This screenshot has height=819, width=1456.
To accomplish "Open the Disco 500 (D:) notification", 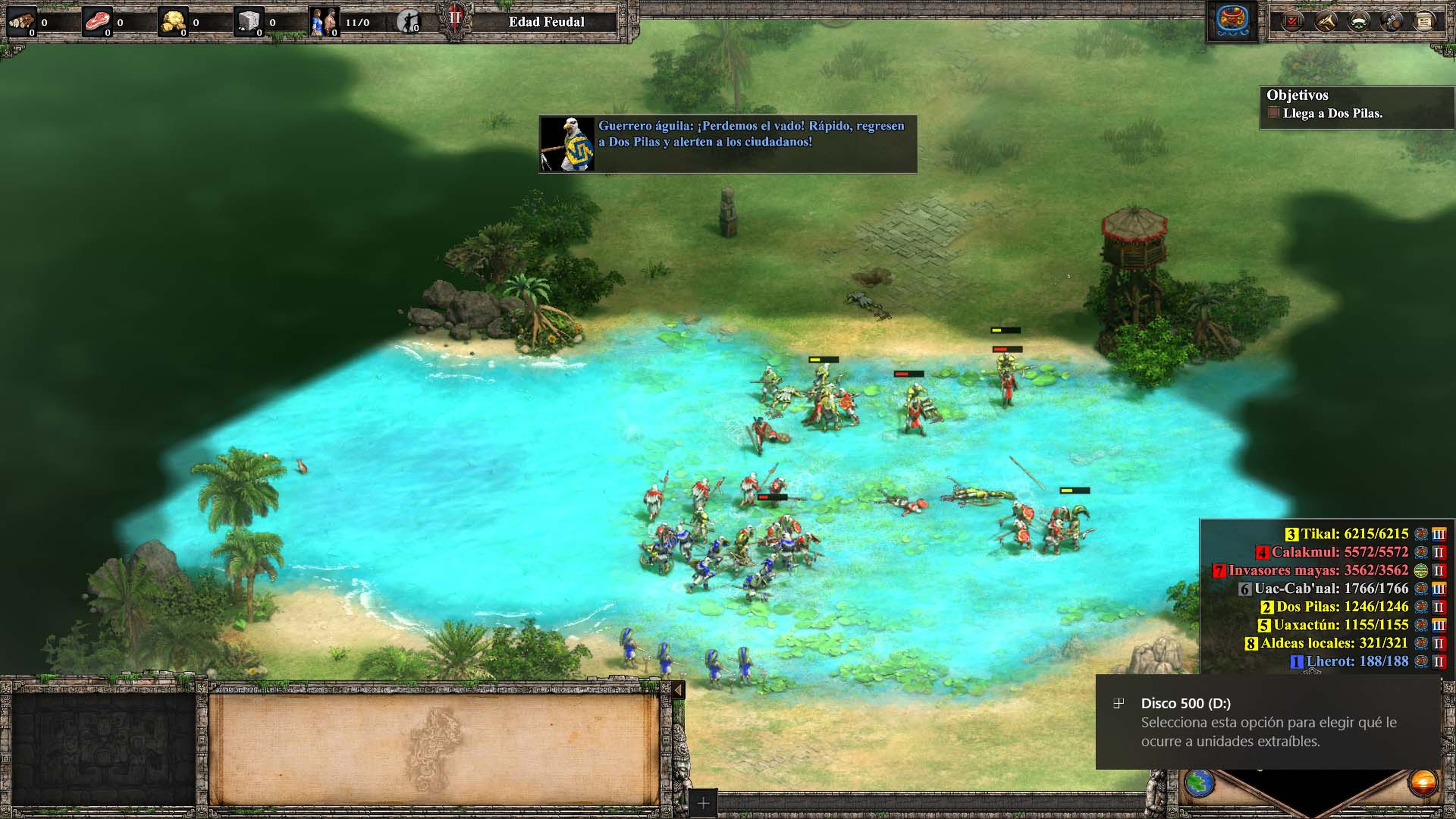I will [1269, 722].
